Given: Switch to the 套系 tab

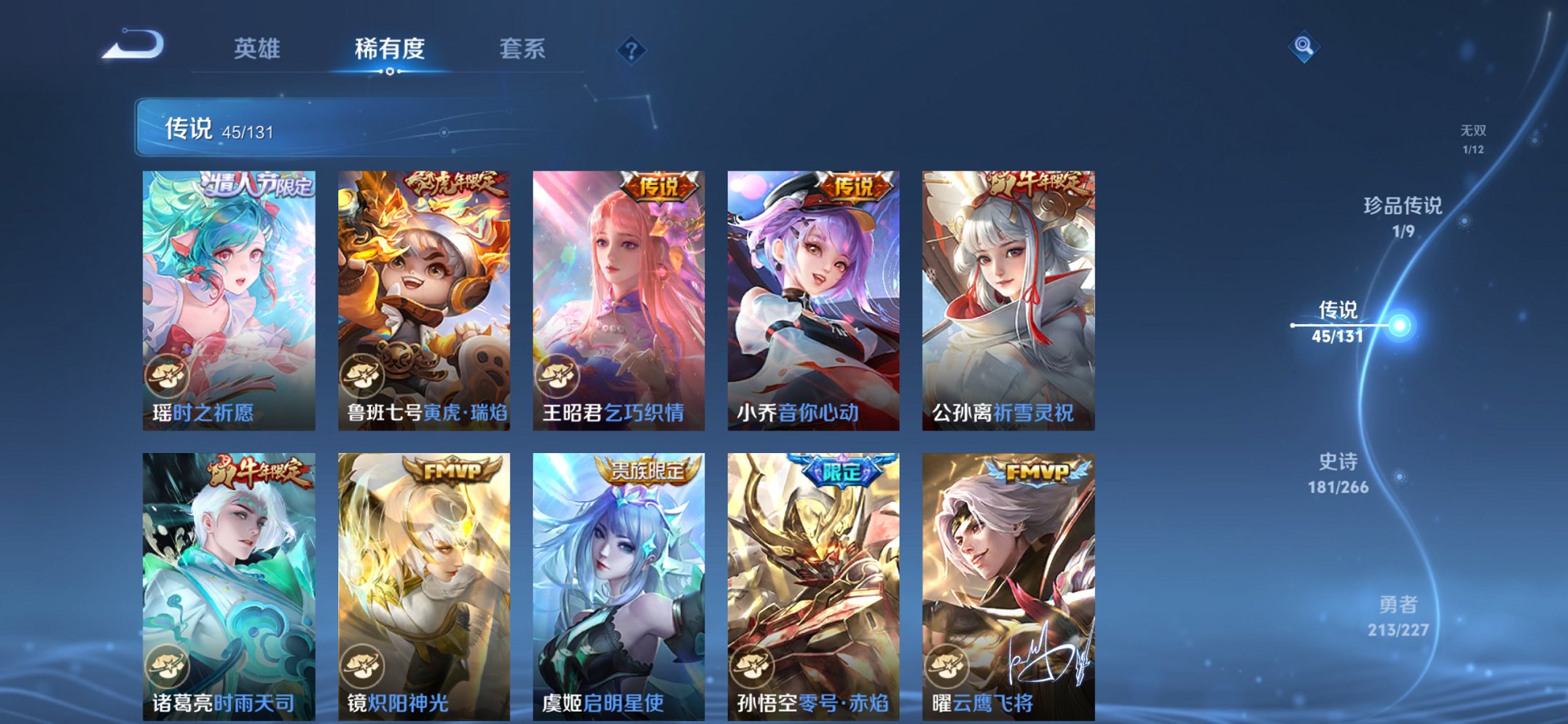Looking at the screenshot, I should pos(522,48).
